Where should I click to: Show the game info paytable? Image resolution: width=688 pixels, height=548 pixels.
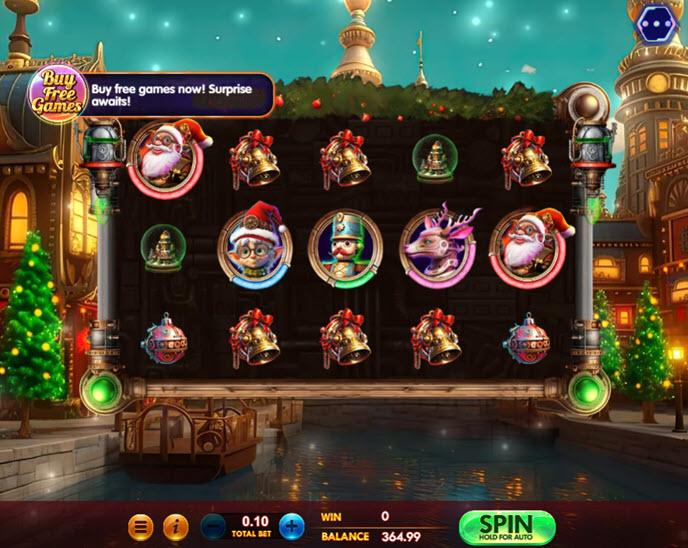point(175,526)
